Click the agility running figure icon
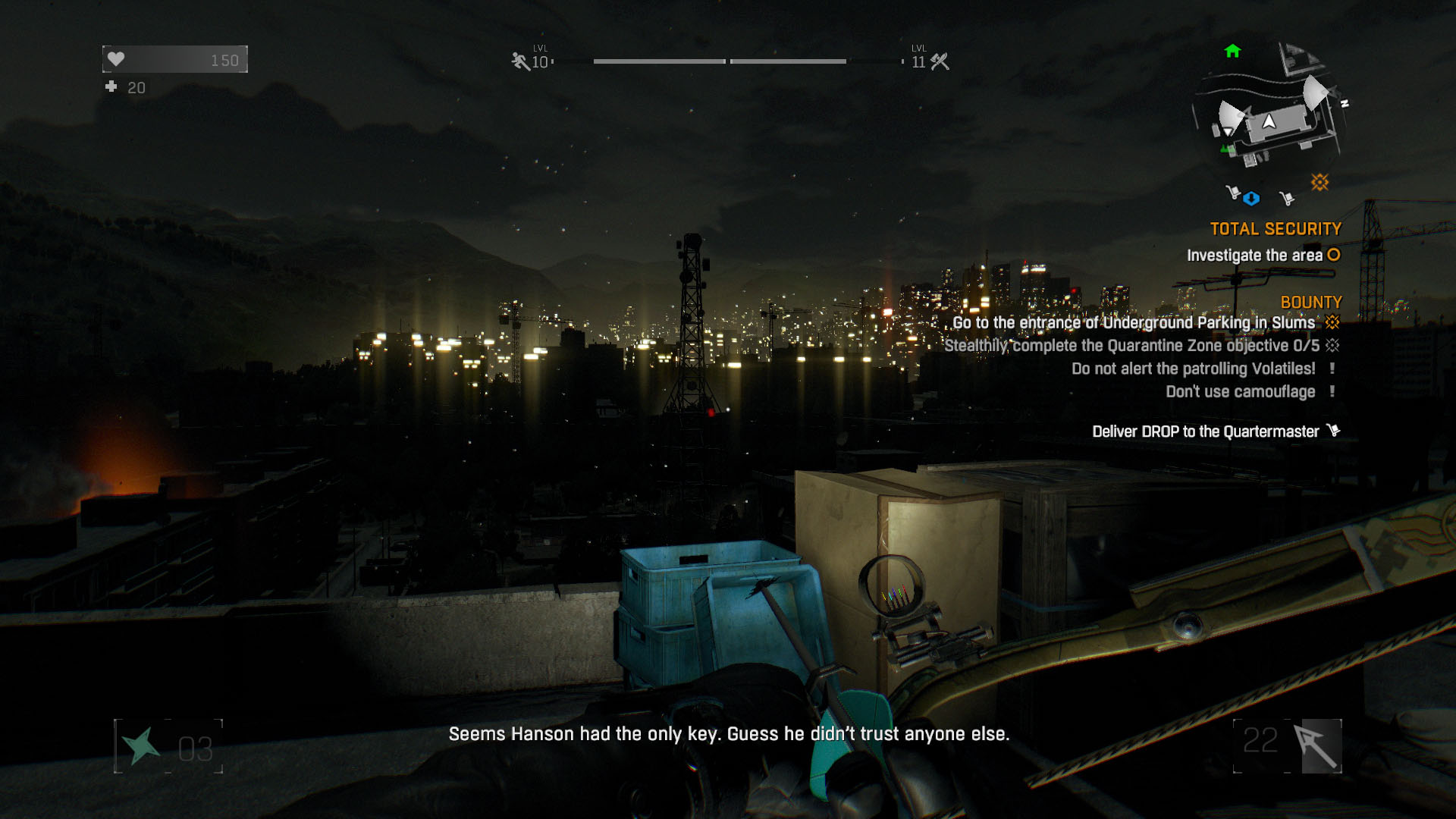The height and width of the screenshot is (819, 1456). pyautogui.click(x=520, y=61)
